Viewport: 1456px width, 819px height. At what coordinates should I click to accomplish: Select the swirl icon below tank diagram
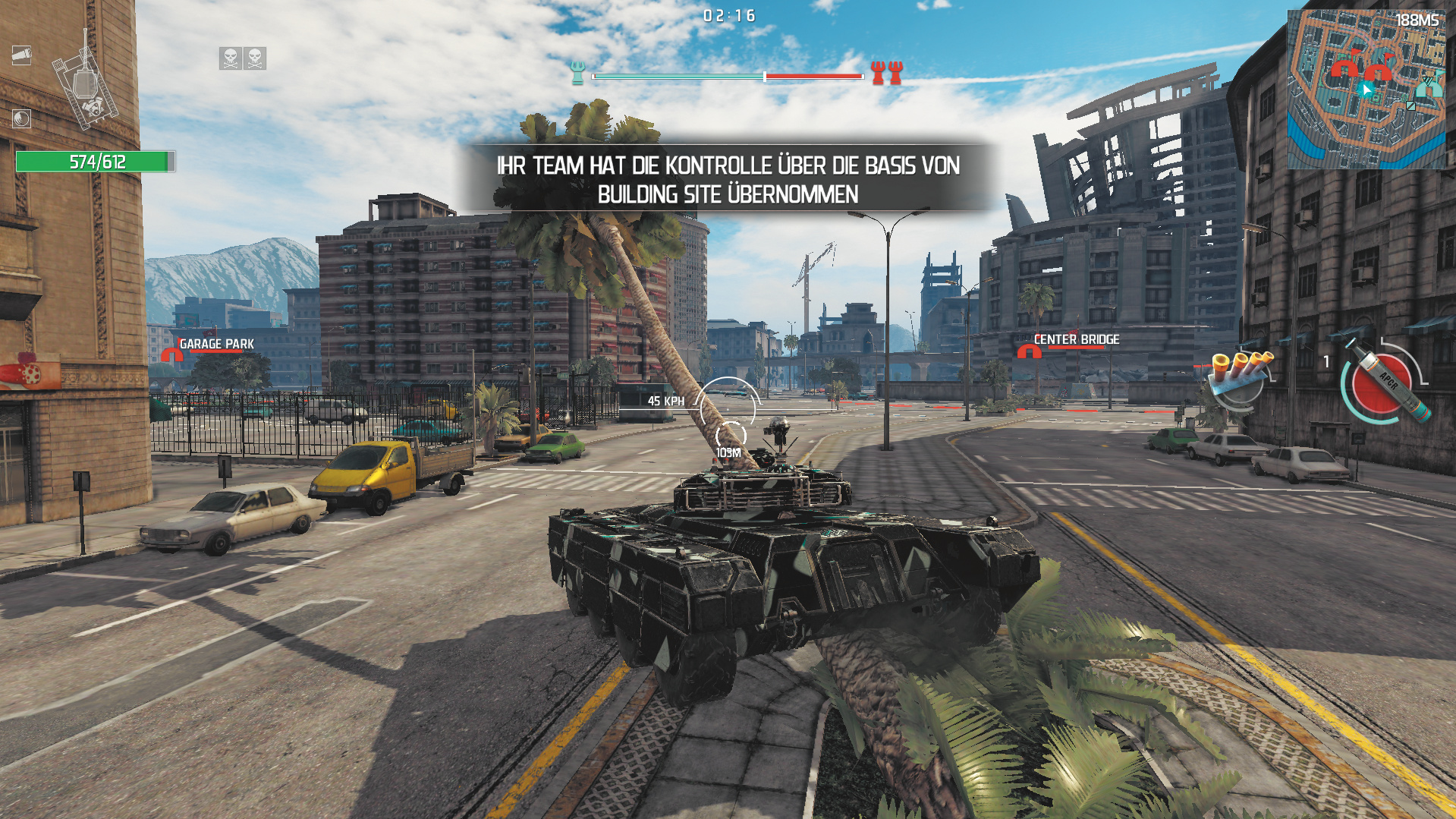(x=21, y=118)
